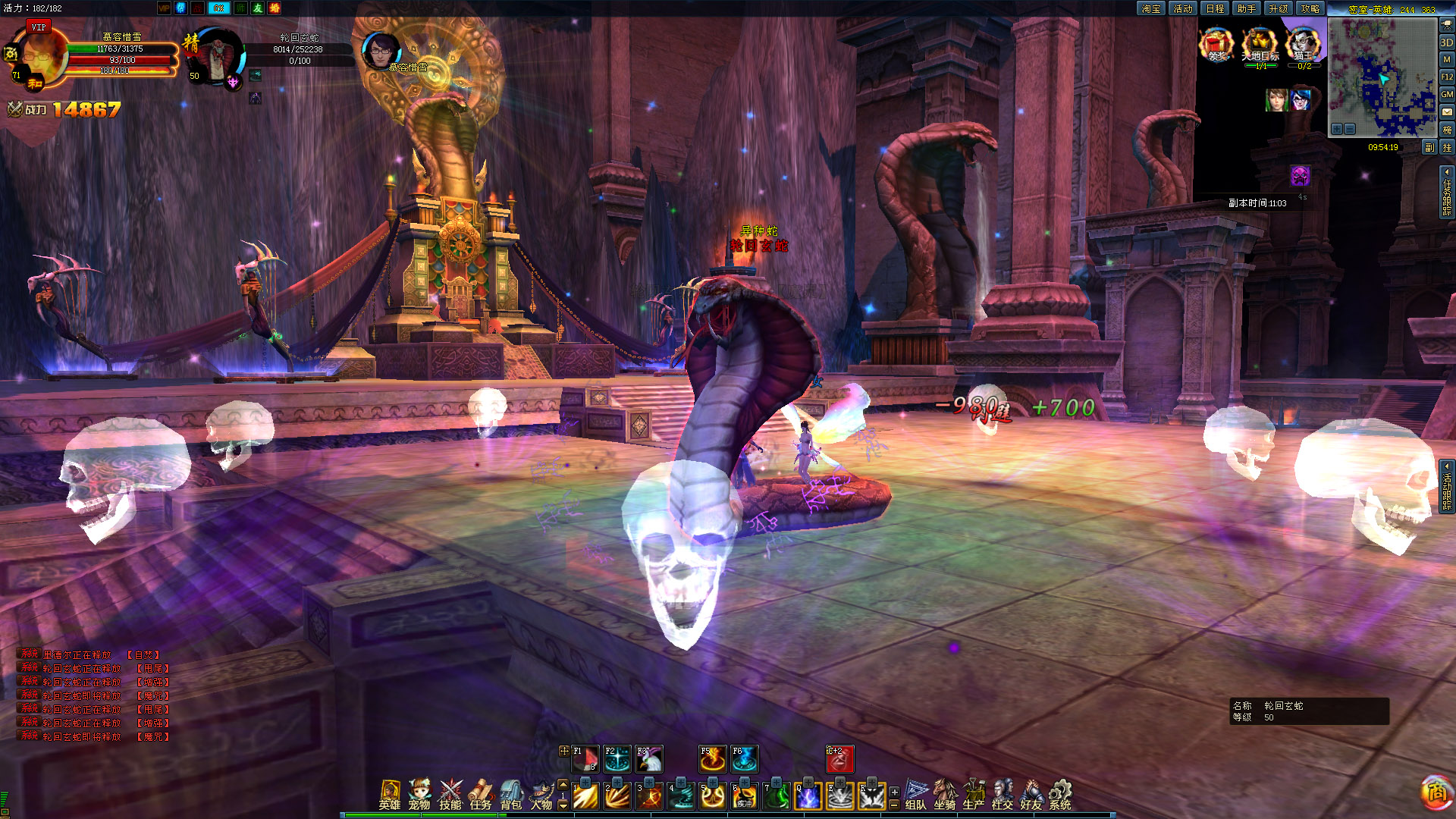
Task: Click the red VIP badge
Action: pos(39,27)
